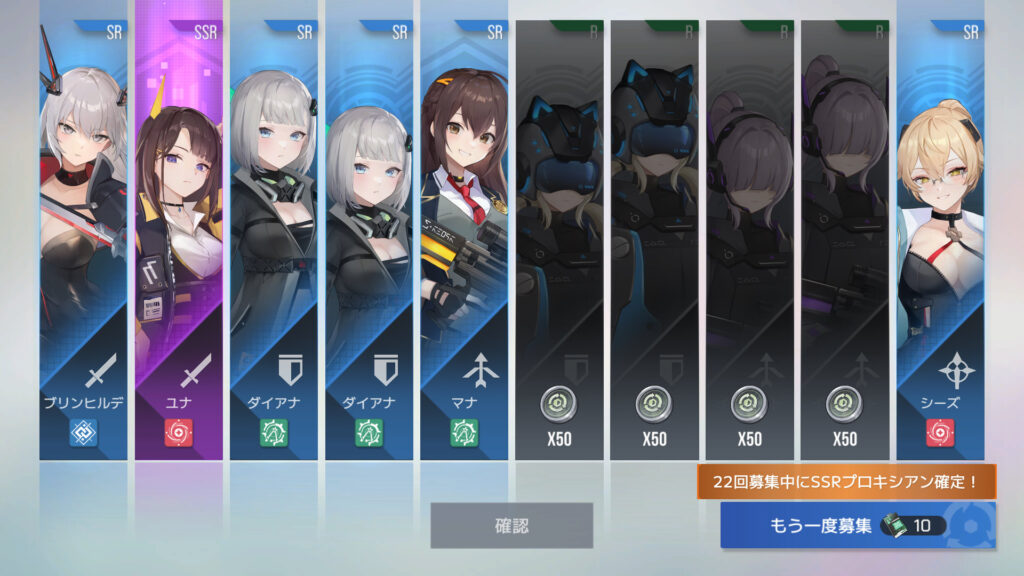Select the ブリンヒルデ SR character card
The width and height of the screenshot is (1024, 576).
(83, 240)
